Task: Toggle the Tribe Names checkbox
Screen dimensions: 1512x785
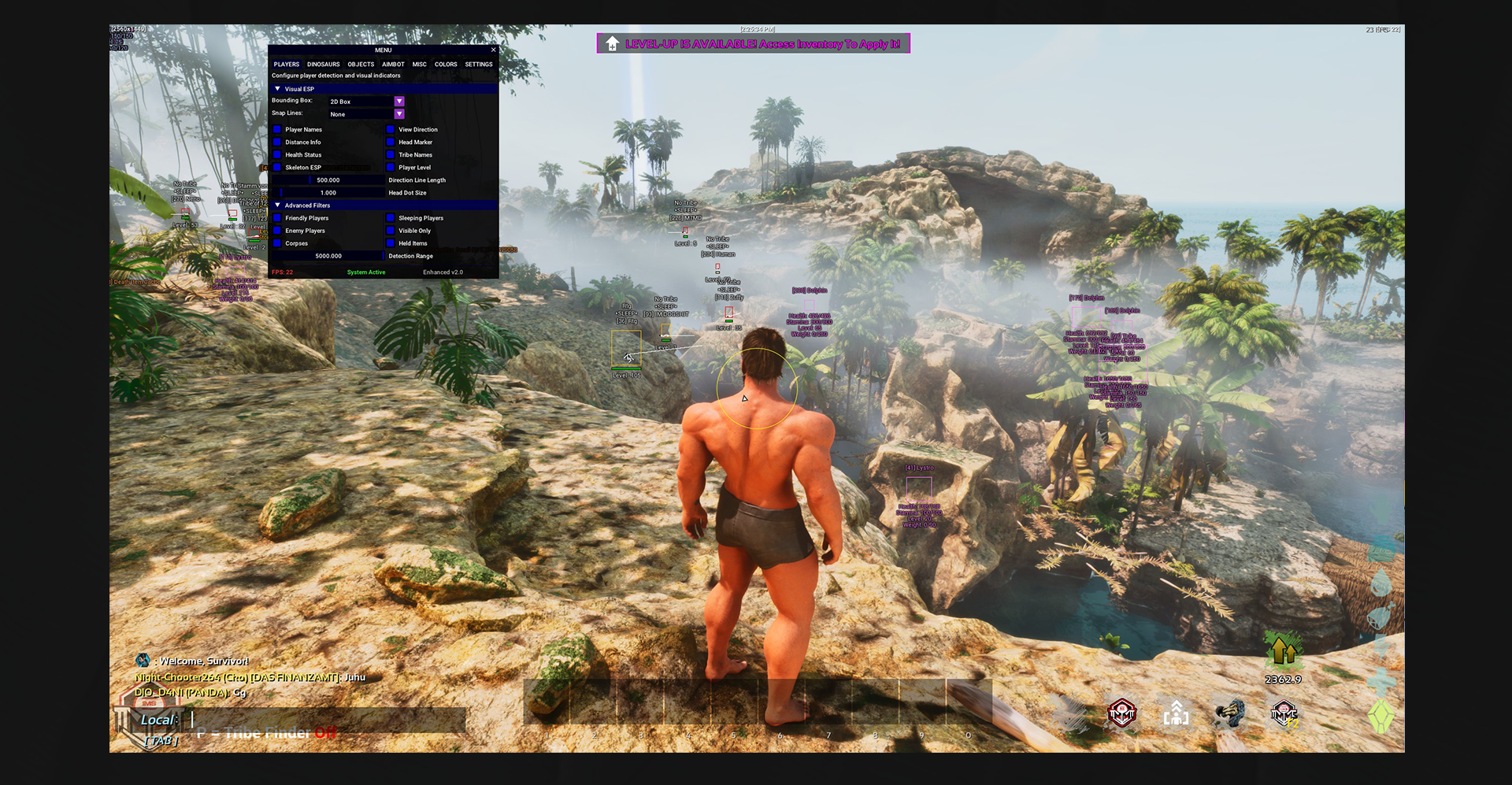Action: click(x=391, y=155)
